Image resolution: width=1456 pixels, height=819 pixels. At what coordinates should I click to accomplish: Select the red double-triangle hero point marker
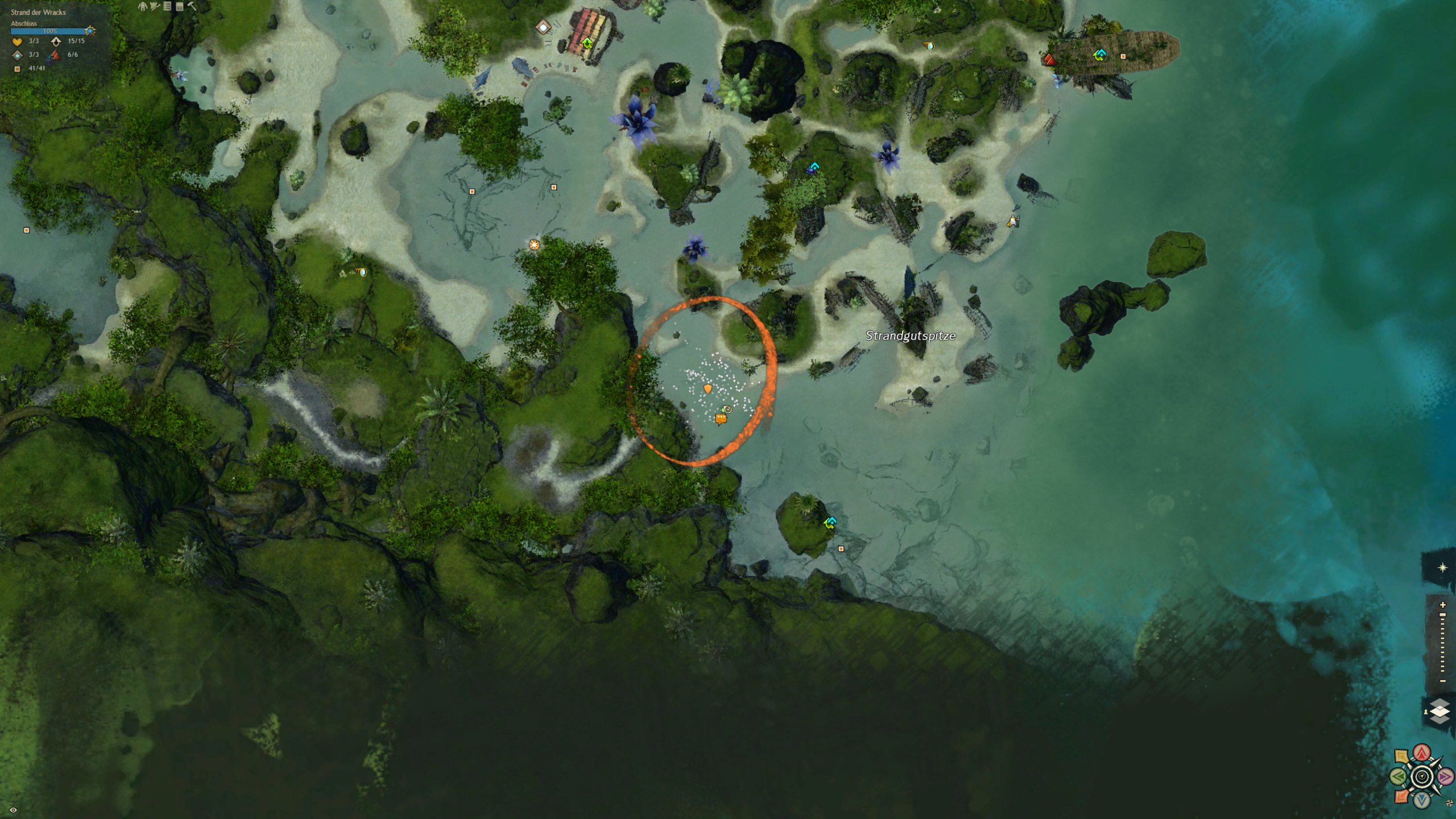(x=1049, y=60)
